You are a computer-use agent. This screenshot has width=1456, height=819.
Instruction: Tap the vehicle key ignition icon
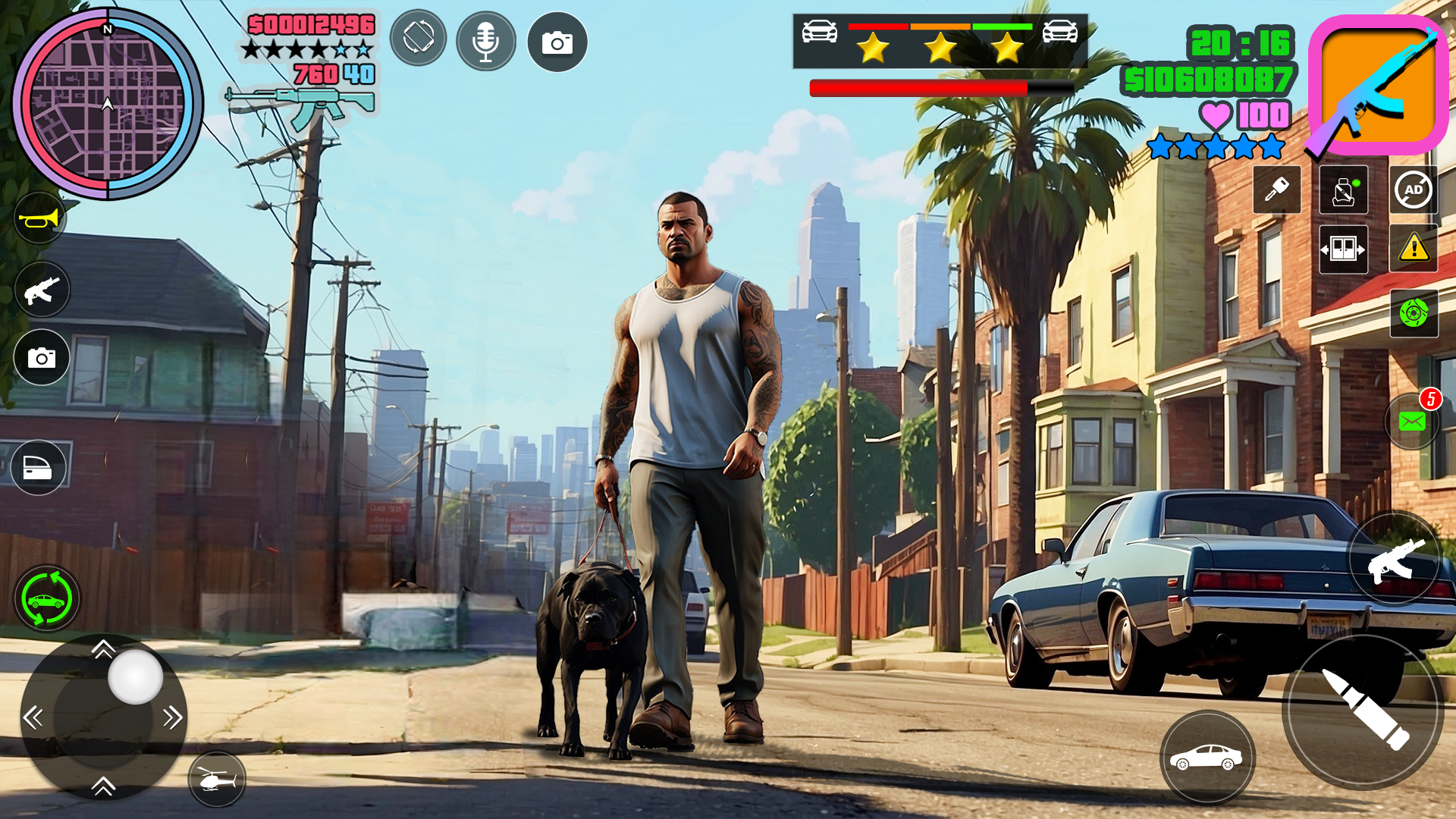1276,190
